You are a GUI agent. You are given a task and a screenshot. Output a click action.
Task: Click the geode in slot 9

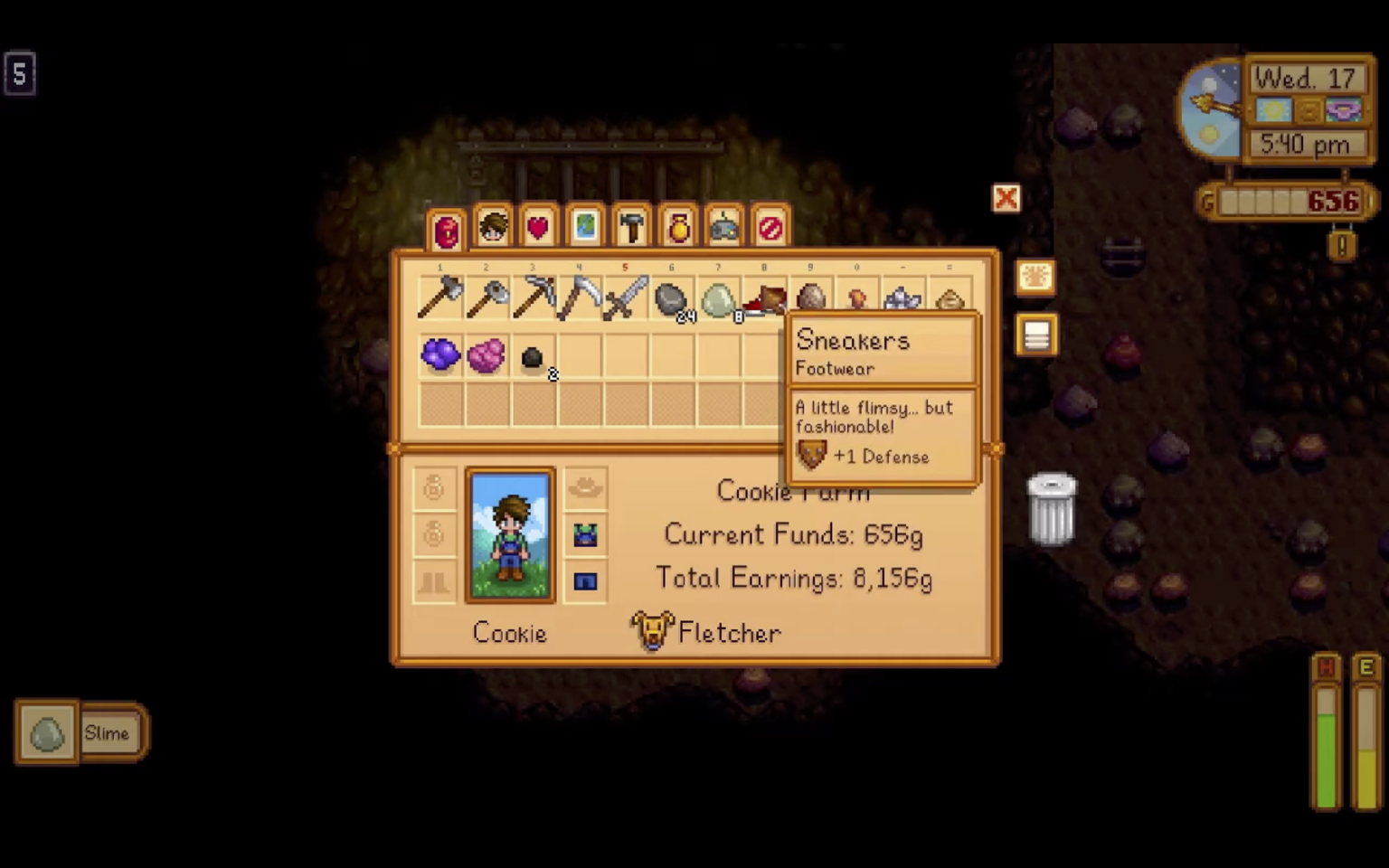[x=810, y=298]
